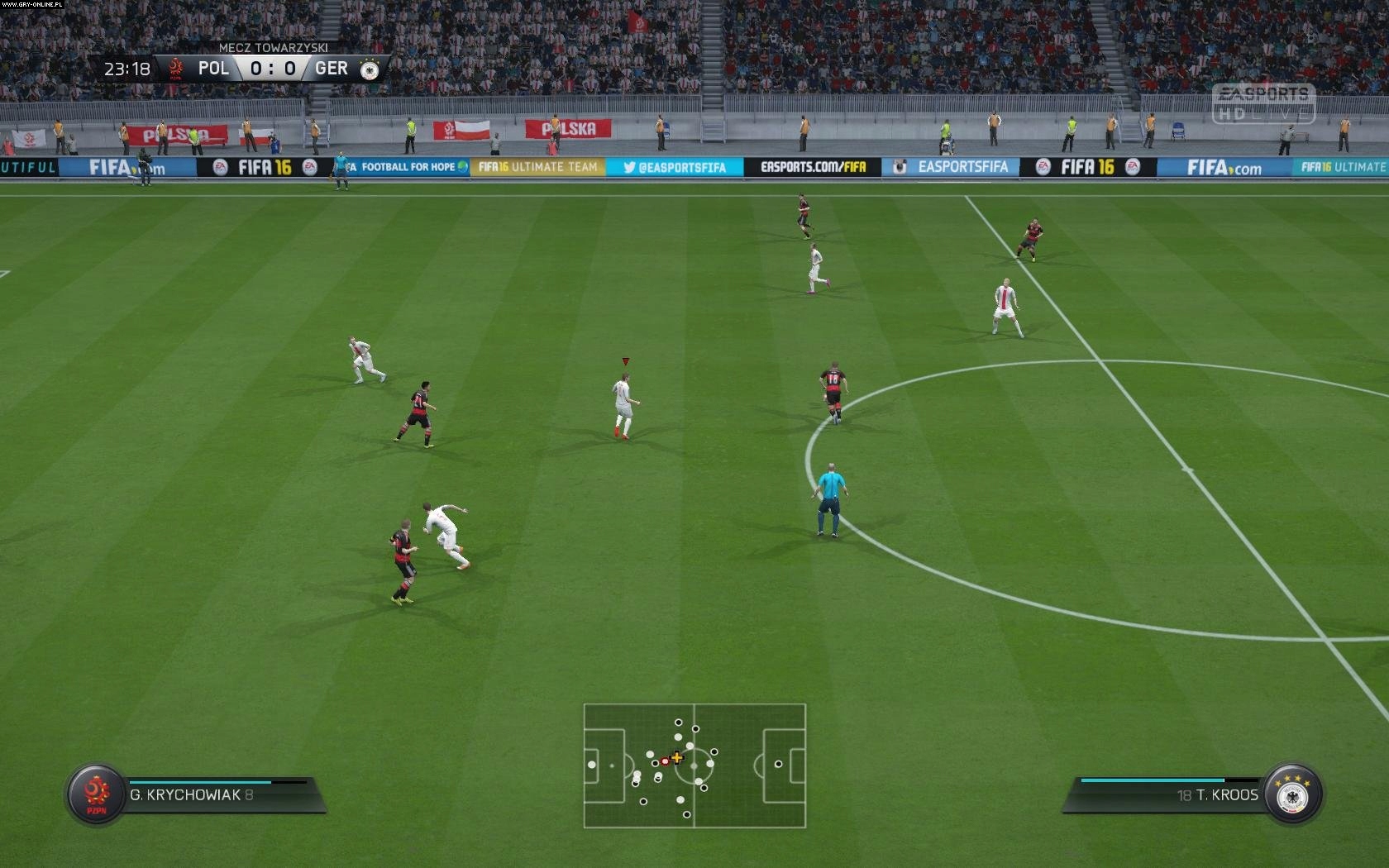Image resolution: width=1389 pixels, height=868 pixels.
Task: Click the Poland crest beside Krychowiak
Action: pyautogui.click(x=97, y=794)
